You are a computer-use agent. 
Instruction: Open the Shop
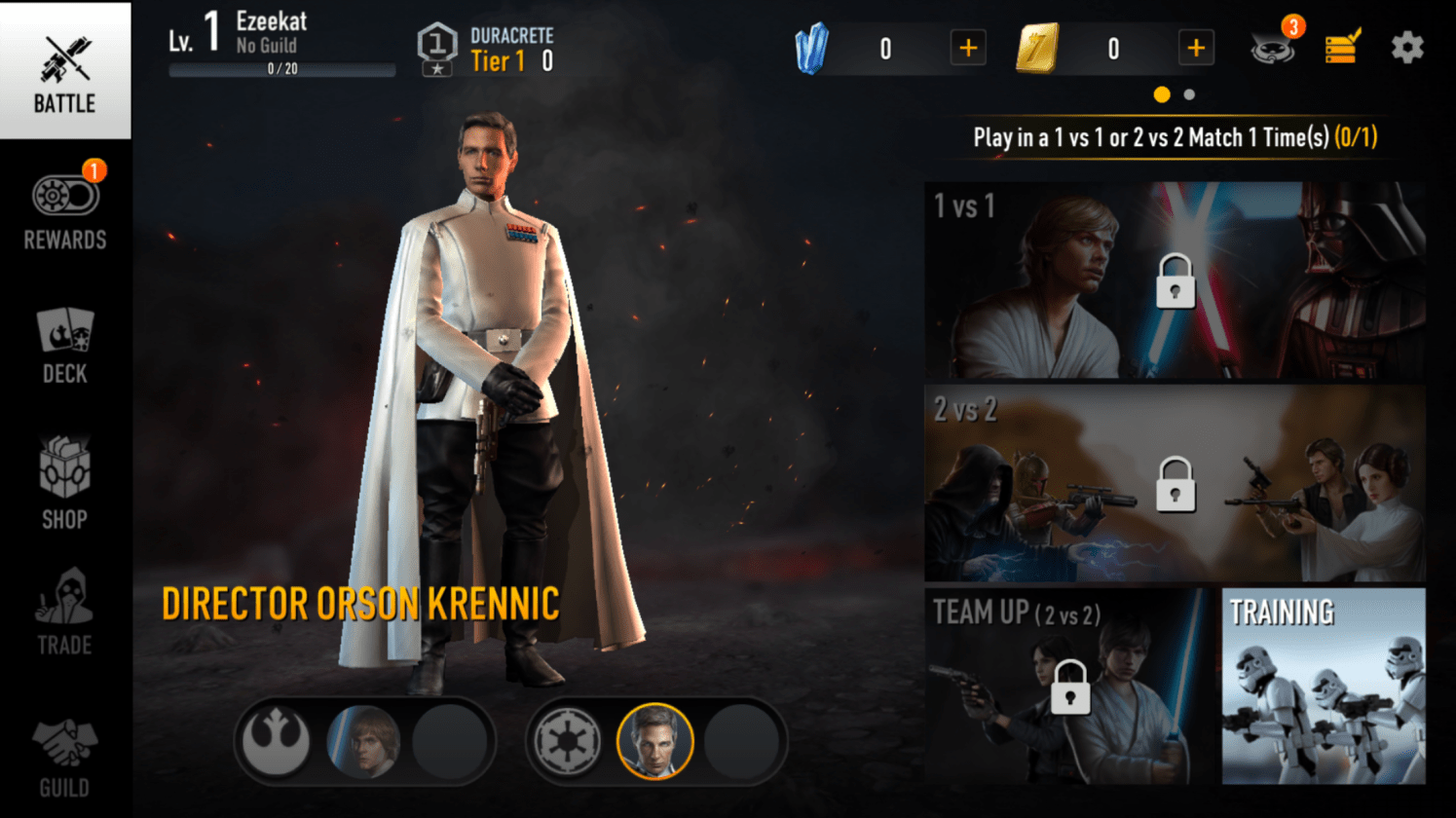pyautogui.click(x=65, y=482)
